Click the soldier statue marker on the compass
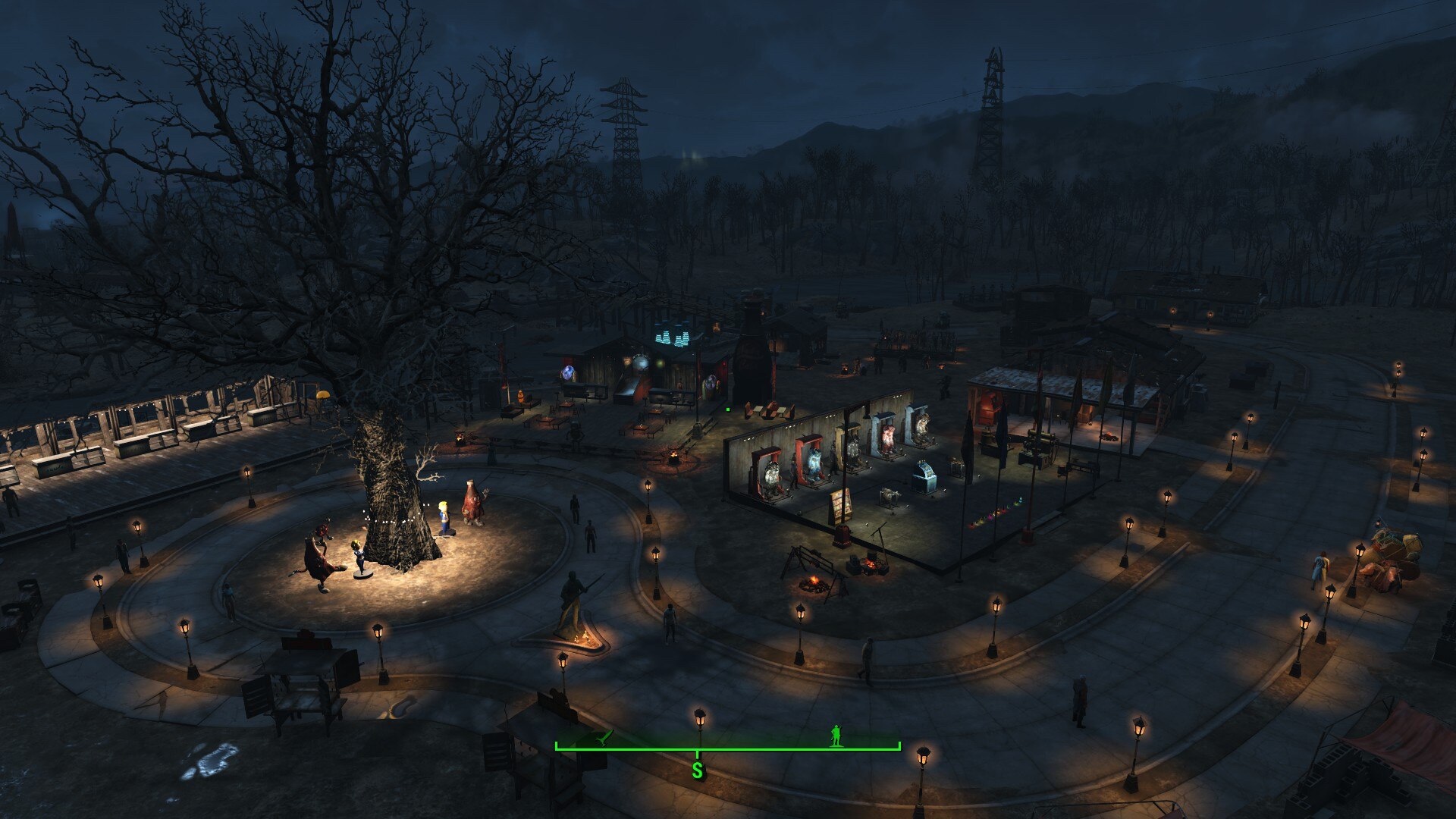 836,735
